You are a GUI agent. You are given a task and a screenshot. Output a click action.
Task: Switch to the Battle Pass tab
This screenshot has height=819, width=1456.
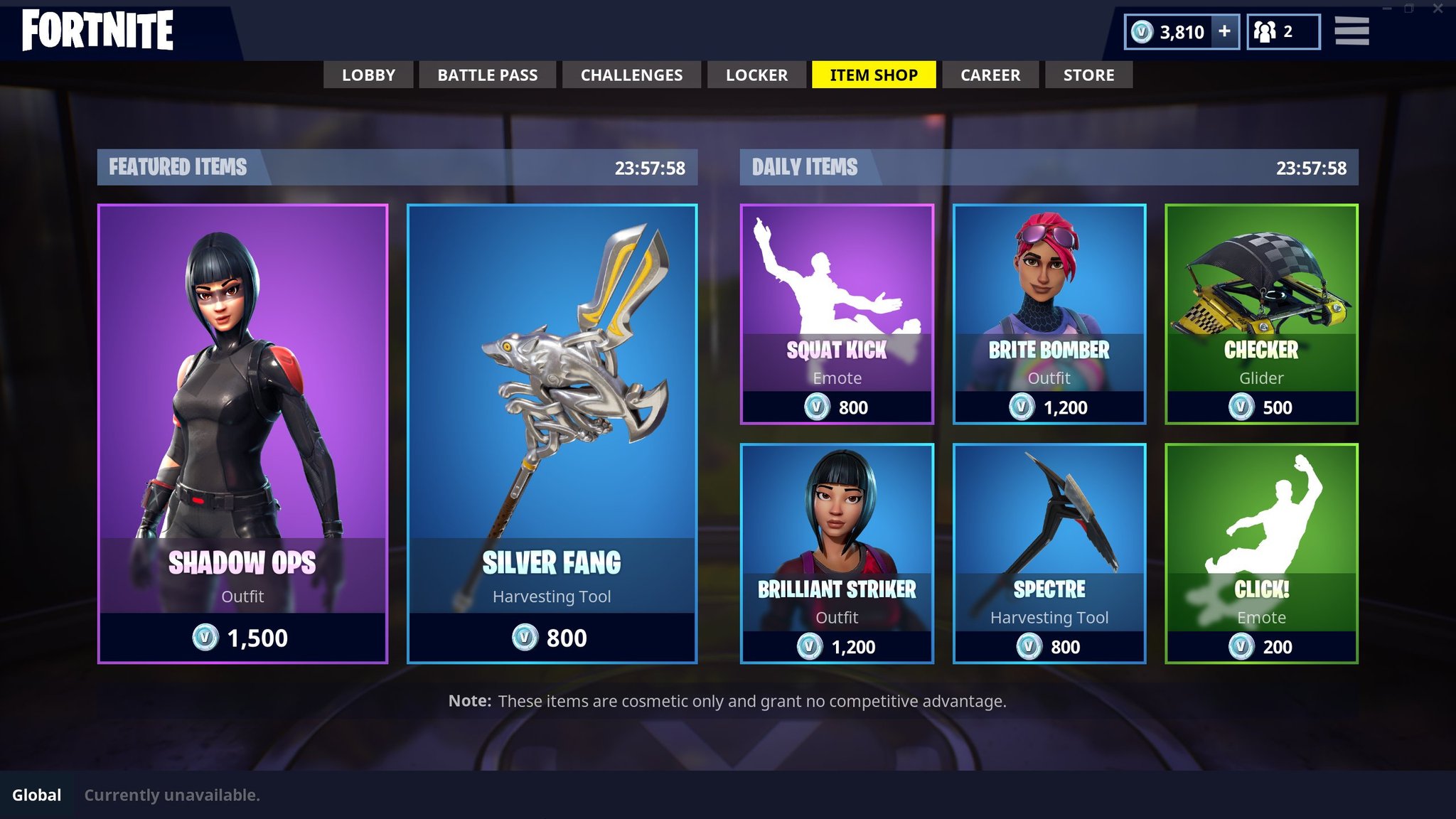487,75
